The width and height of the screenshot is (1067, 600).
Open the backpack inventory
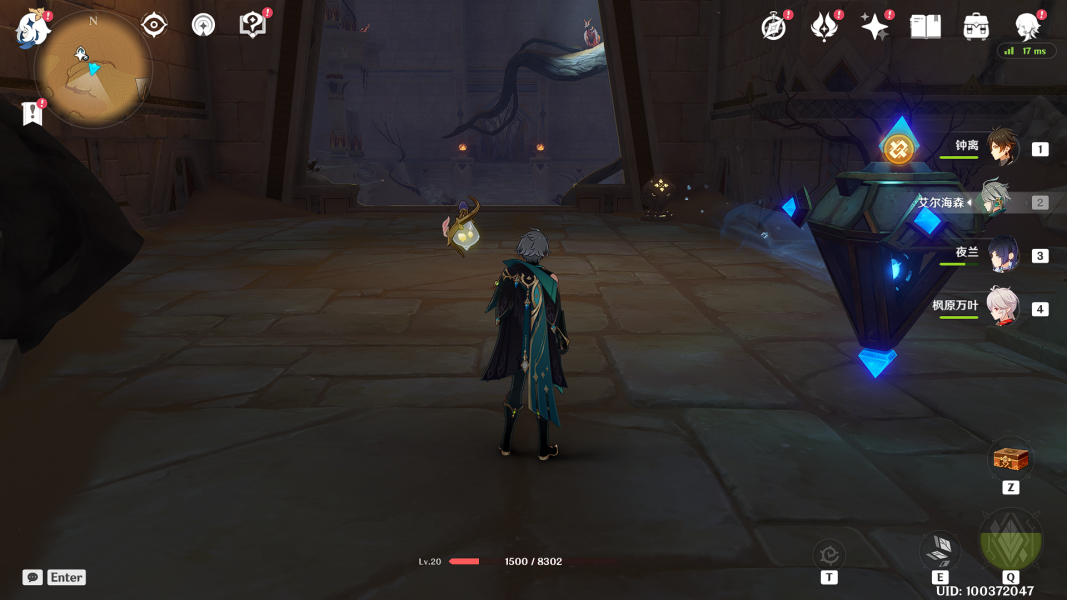[x=976, y=27]
